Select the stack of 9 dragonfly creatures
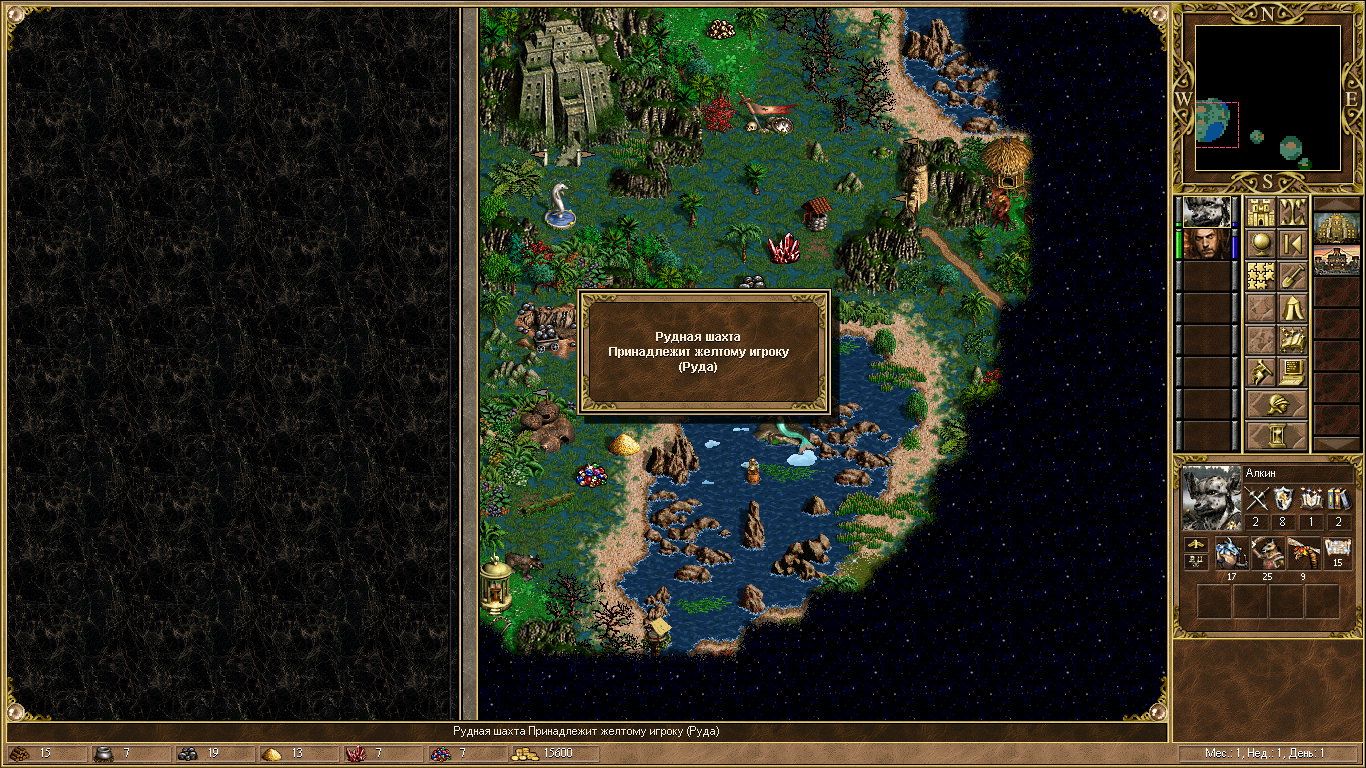This screenshot has width=1366, height=768. 1304,553
